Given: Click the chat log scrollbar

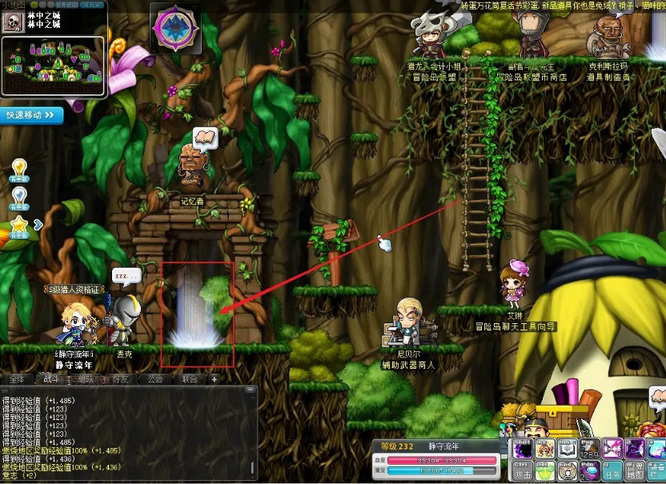Looking at the screenshot, I should (253, 430).
